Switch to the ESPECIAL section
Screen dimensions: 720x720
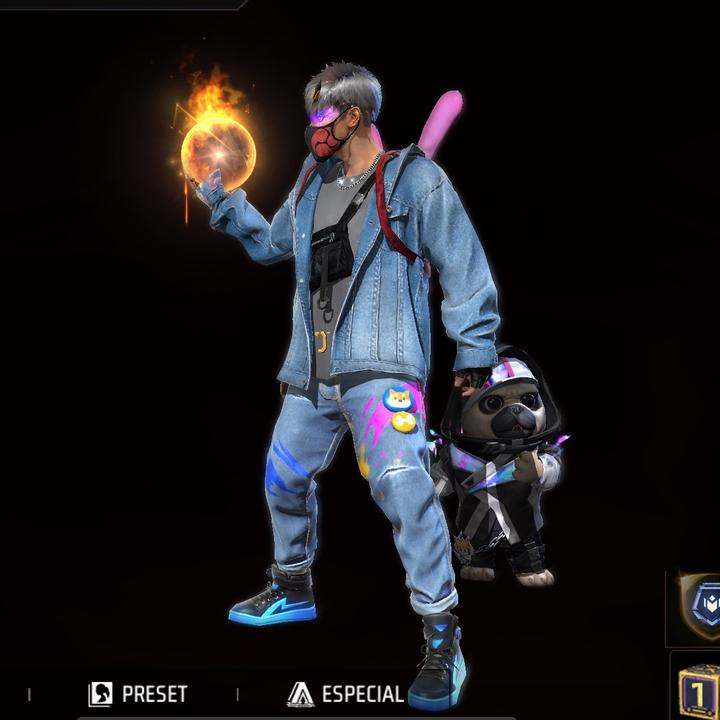(345, 694)
